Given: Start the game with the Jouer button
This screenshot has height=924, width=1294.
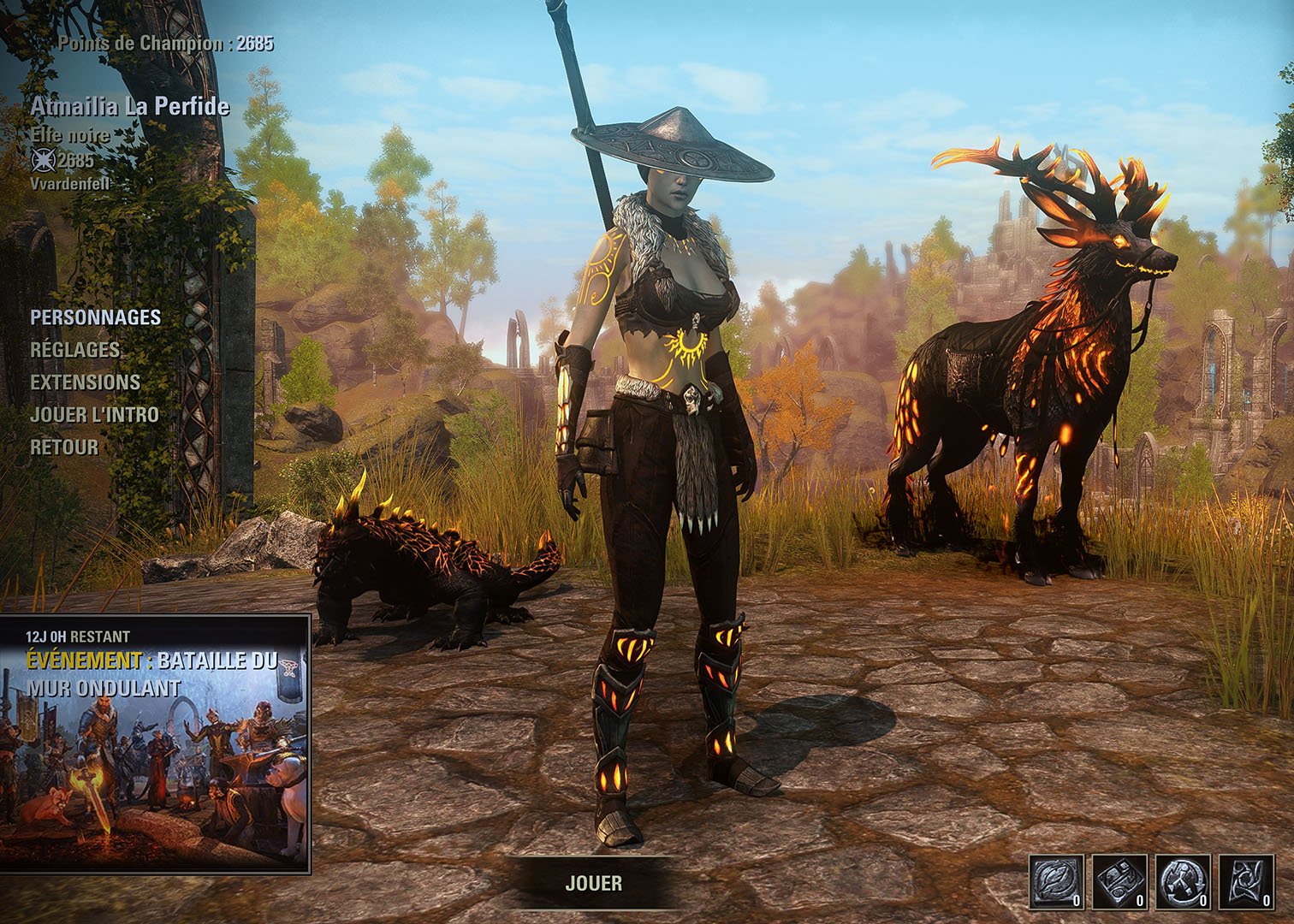Looking at the screenshot, I should coord(594,883).
